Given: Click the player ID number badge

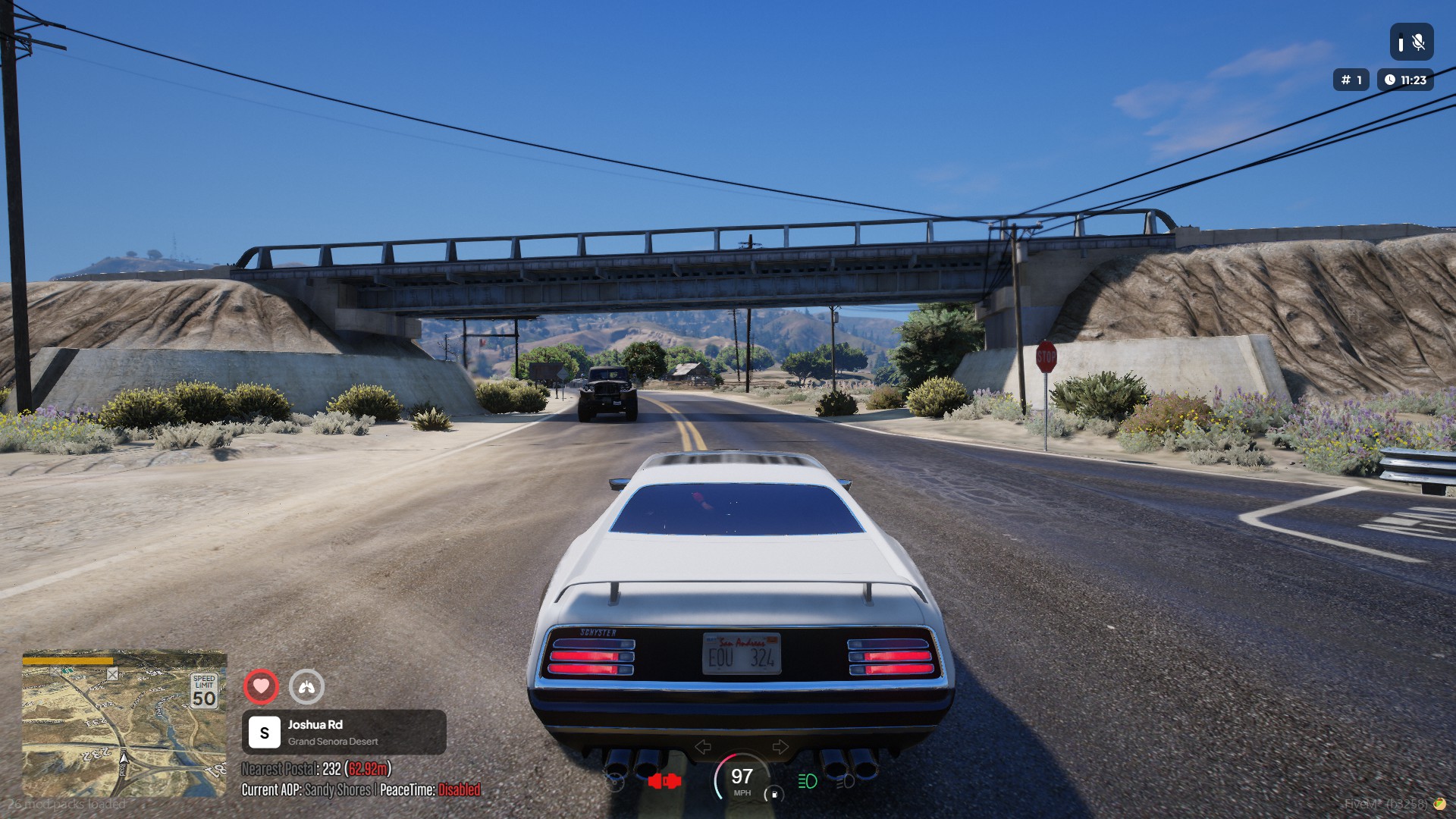Looking at the screenshot, I should click(1351, 80).
